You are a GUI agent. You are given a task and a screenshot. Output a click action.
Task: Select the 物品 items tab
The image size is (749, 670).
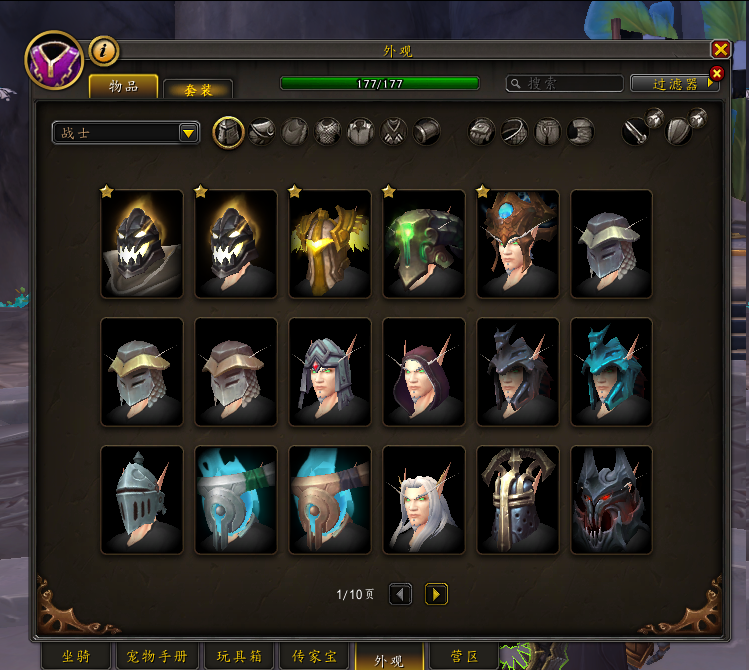[124, 86]
